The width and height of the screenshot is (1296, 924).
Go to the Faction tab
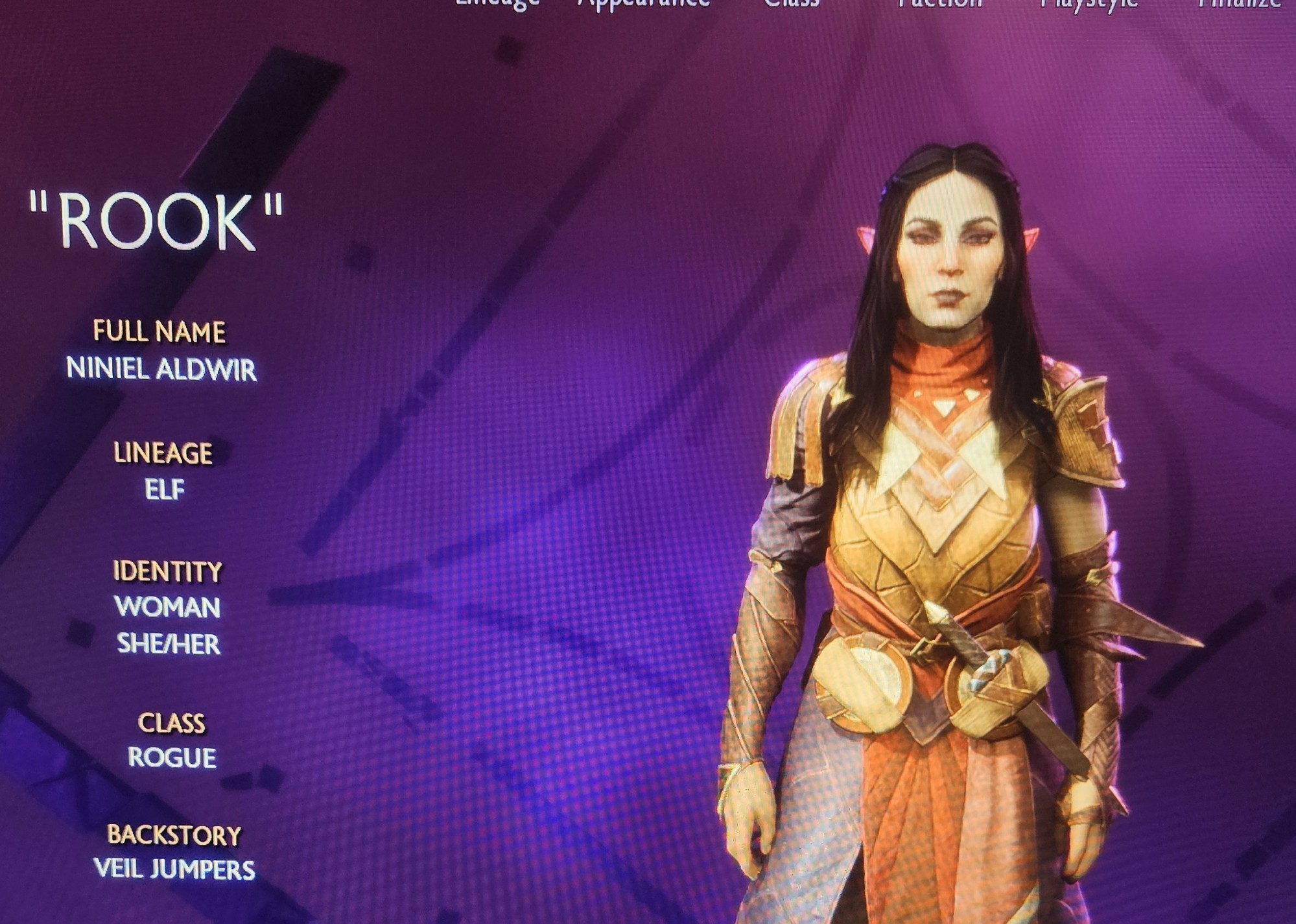939,3
